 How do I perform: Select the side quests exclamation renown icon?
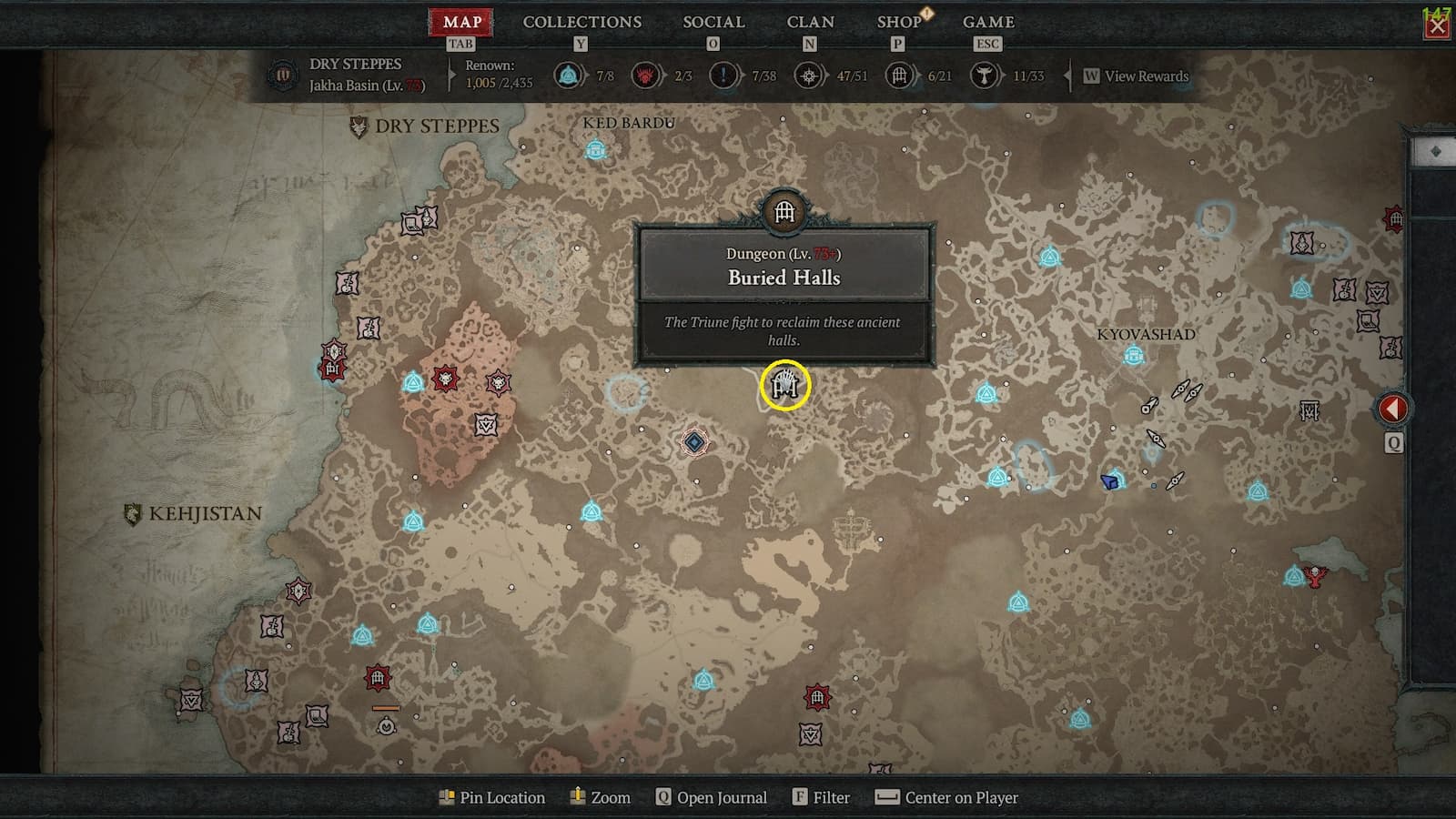point(723,76)
